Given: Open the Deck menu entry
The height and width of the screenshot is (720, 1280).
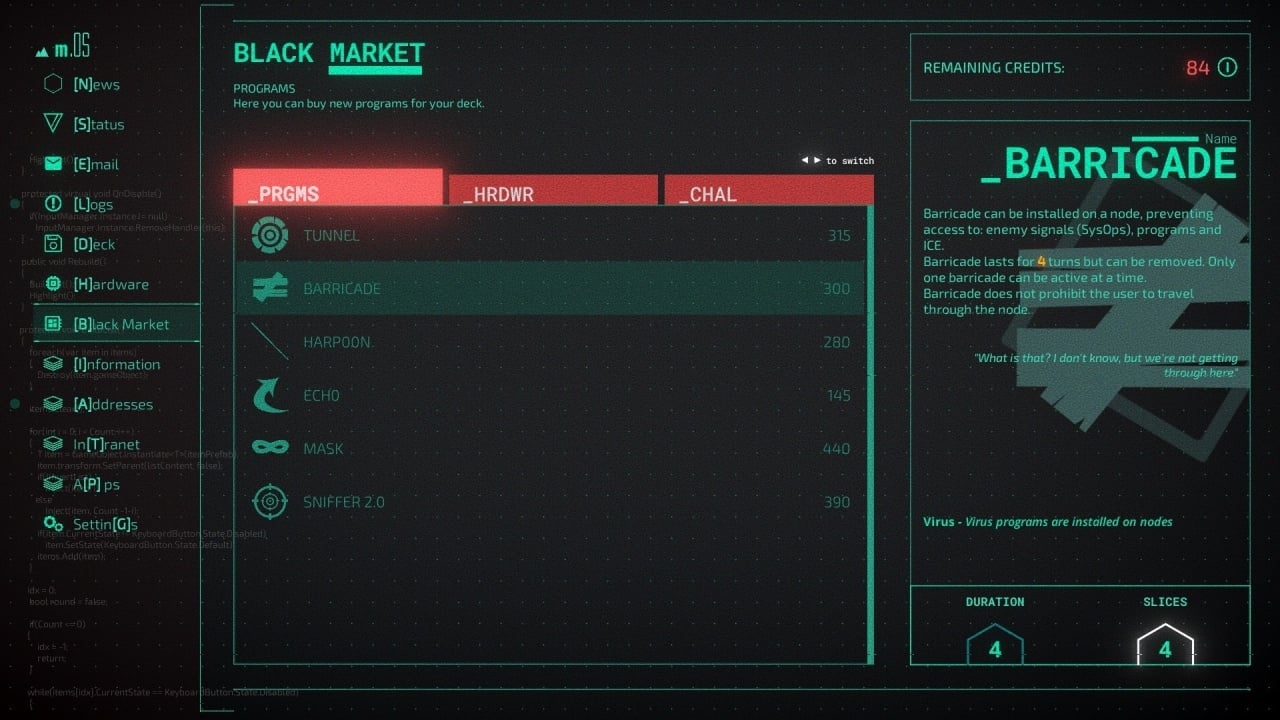Looking at the screenshot, I should click(x=94, y=245).
